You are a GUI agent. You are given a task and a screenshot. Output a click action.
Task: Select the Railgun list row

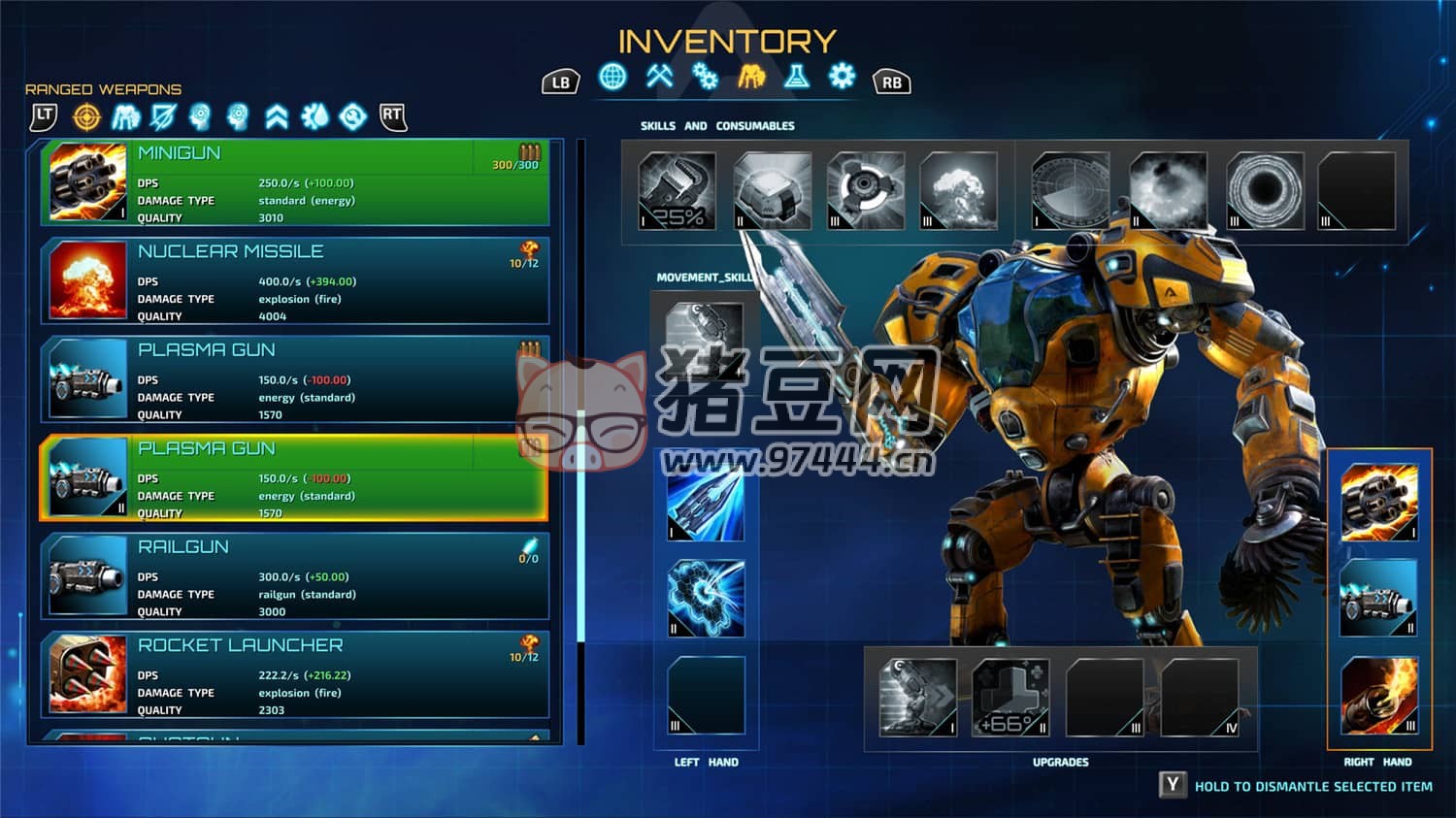295,576
